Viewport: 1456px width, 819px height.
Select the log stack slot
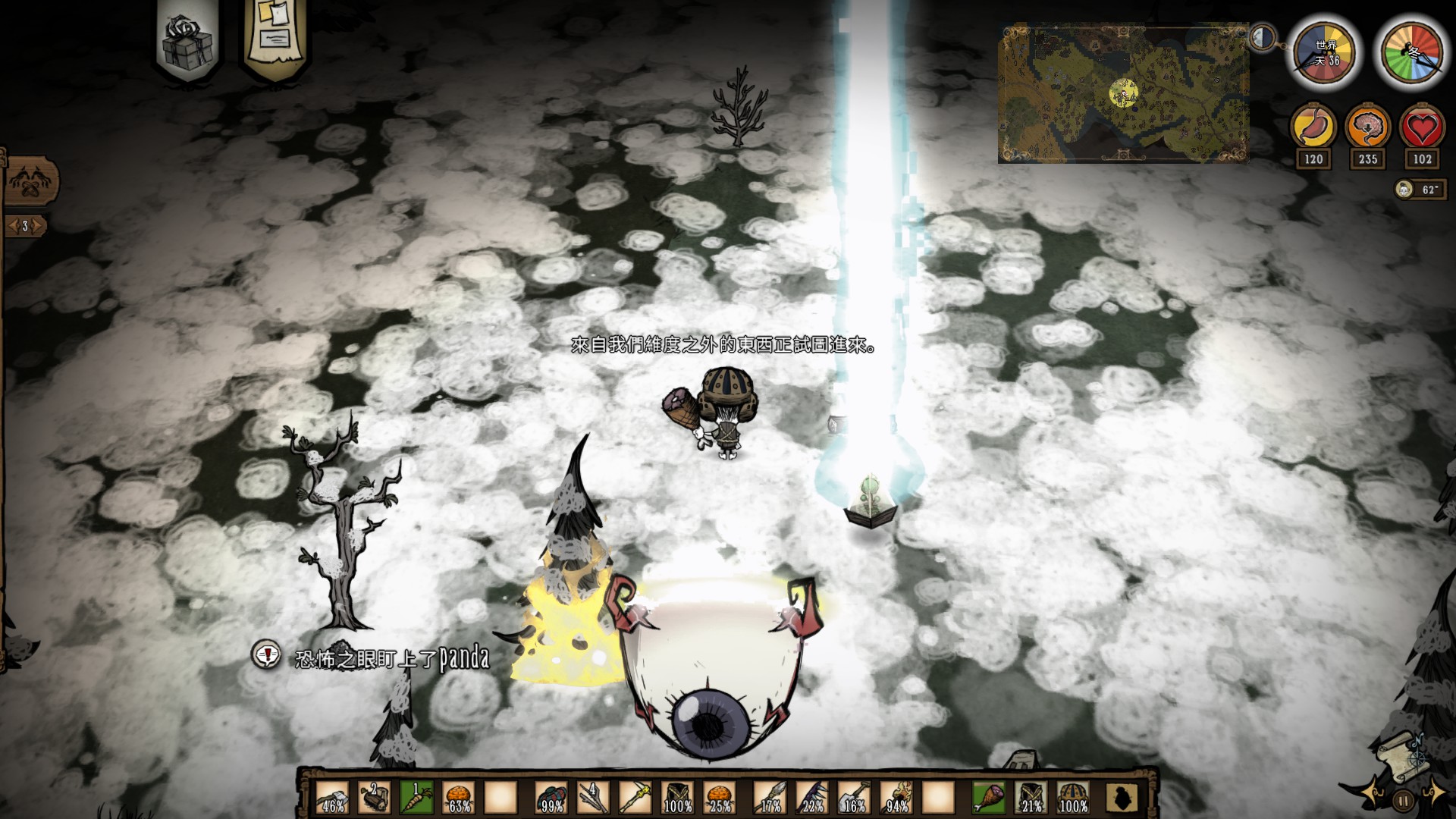click(374, 798)
